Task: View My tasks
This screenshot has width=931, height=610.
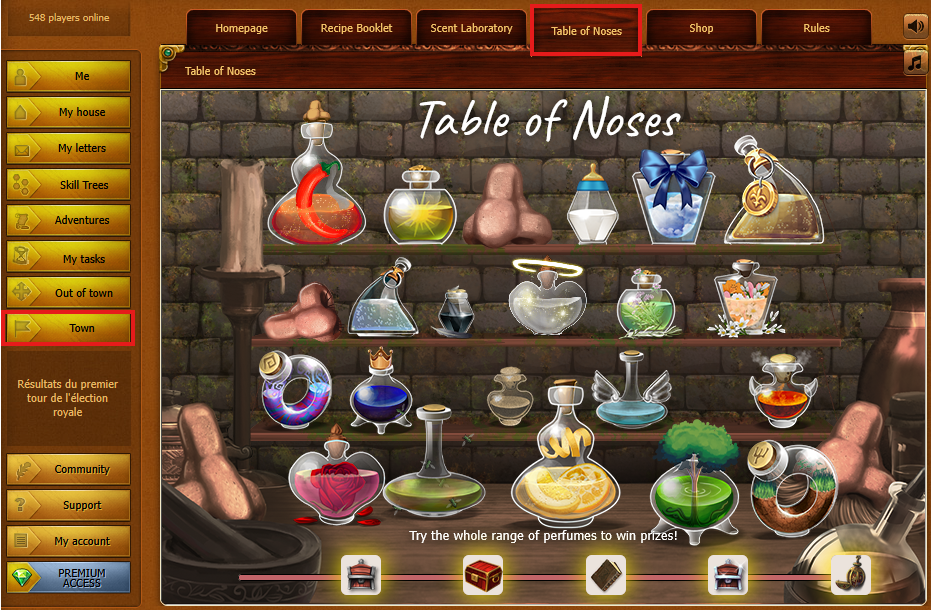Action: (x=69, y=258)
